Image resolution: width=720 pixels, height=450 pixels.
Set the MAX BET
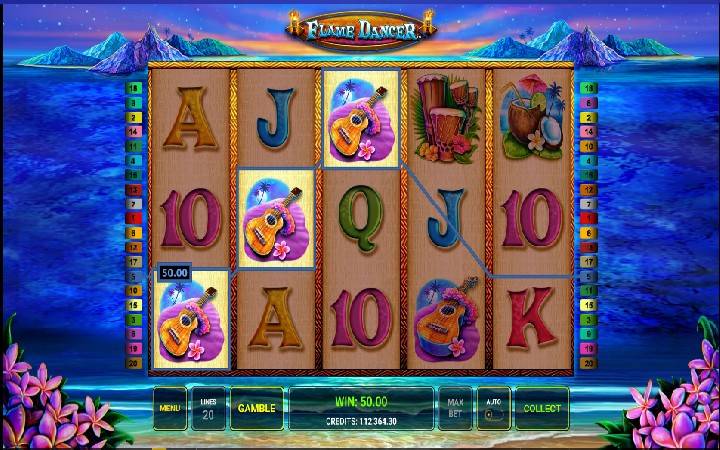453,408
